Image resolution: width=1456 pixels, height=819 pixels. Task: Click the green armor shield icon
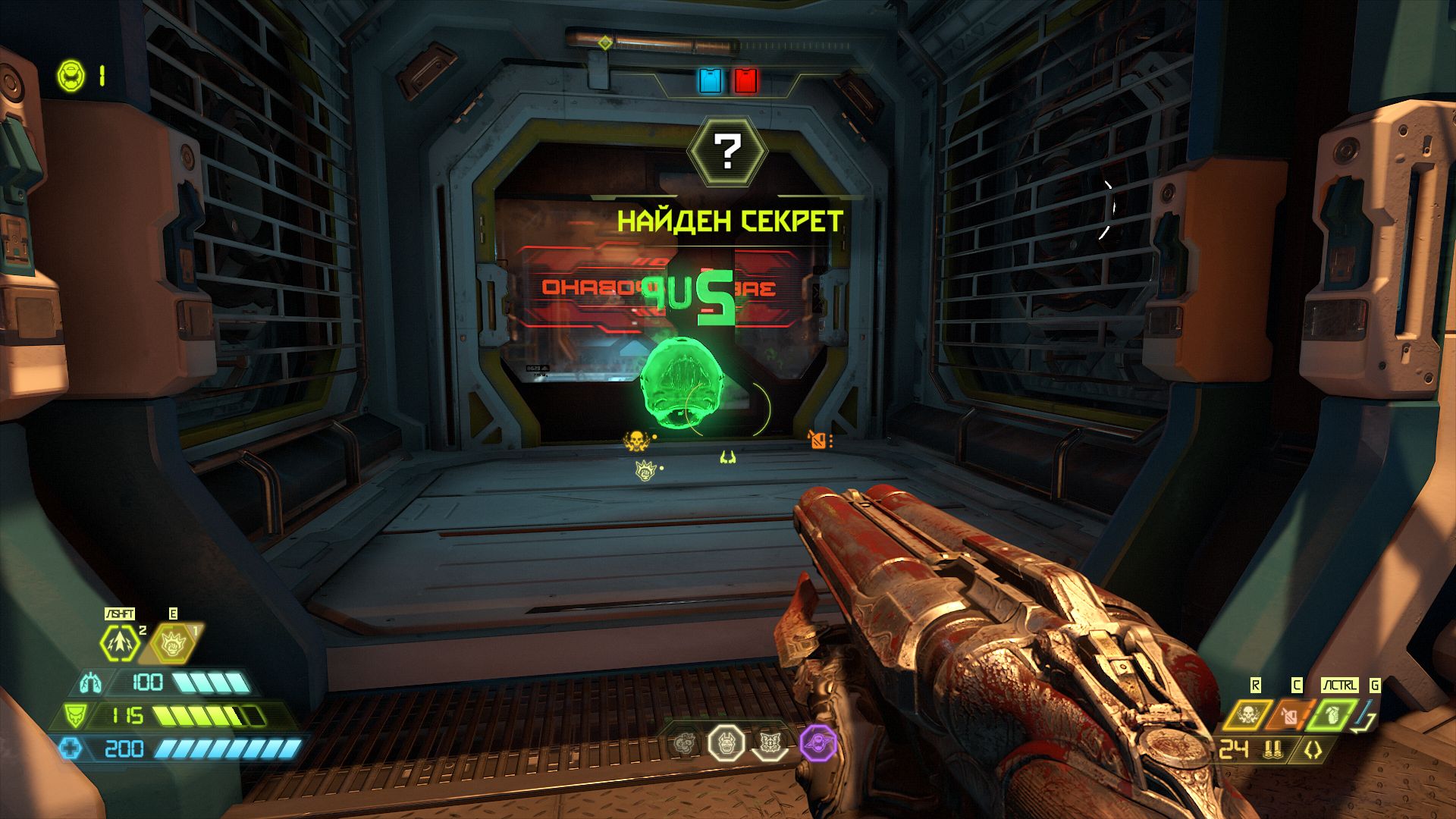pyautogui.click(x=74, y=715)
